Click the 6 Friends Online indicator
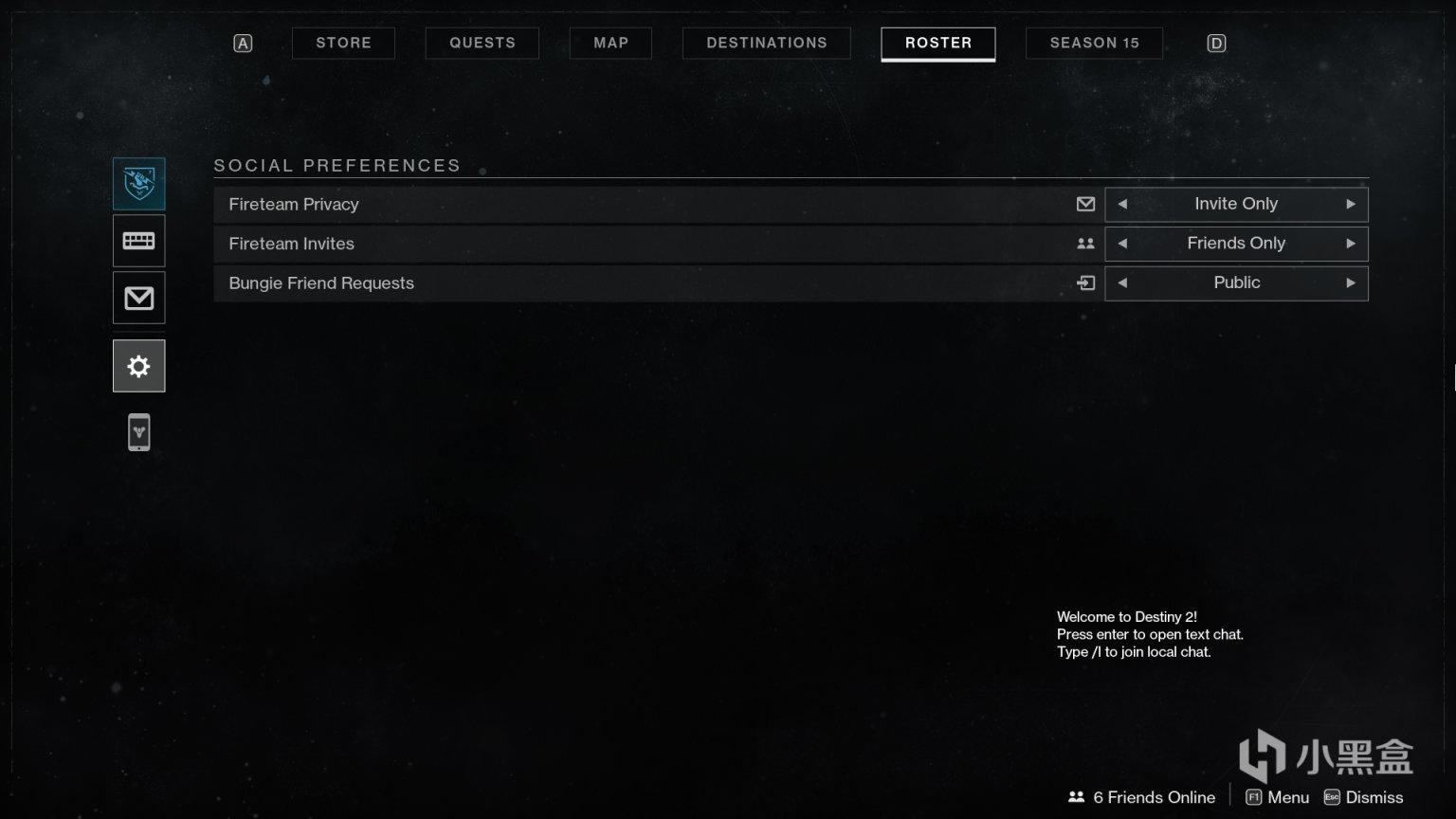Viewport: 1456px width, 819px height. coord(1141,797)
